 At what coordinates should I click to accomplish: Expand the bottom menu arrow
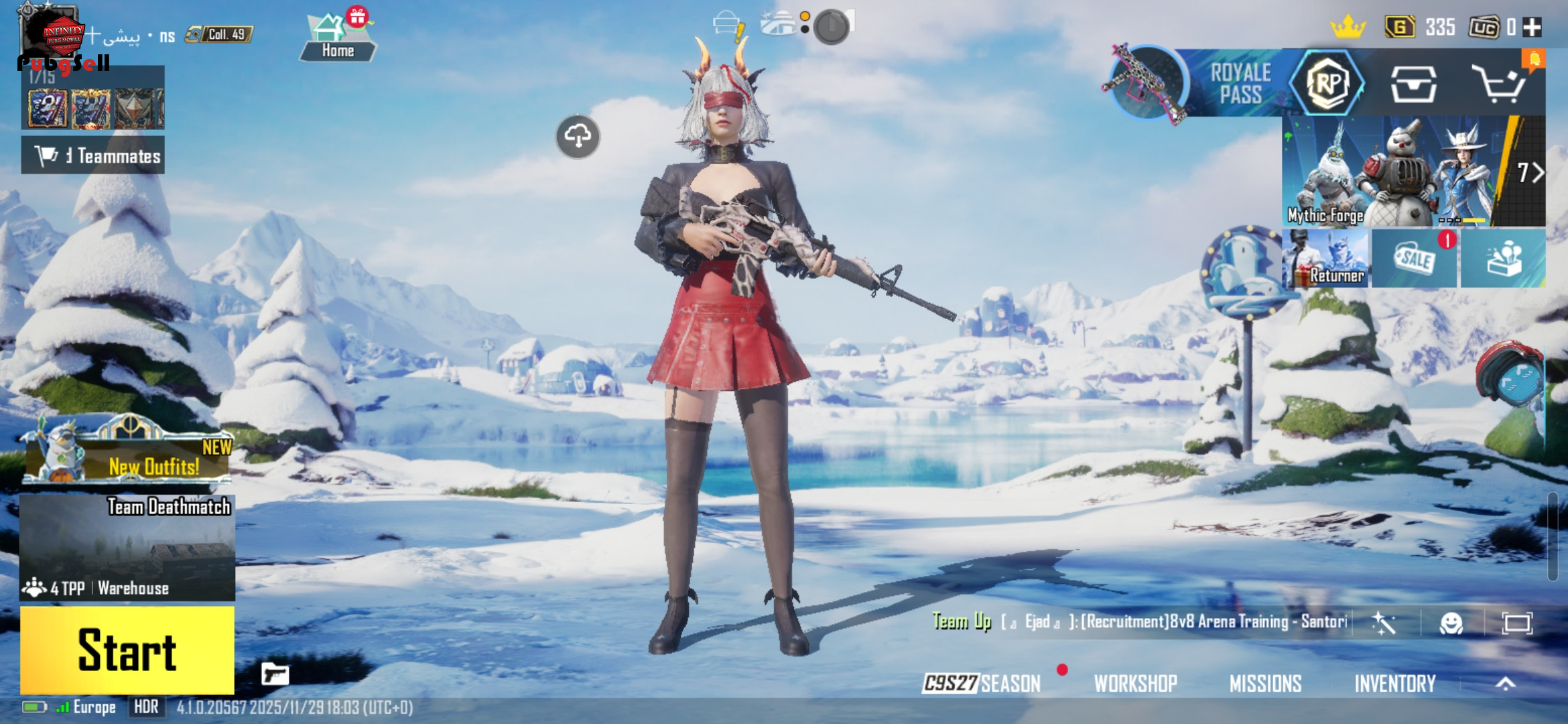pos(1506,683)
